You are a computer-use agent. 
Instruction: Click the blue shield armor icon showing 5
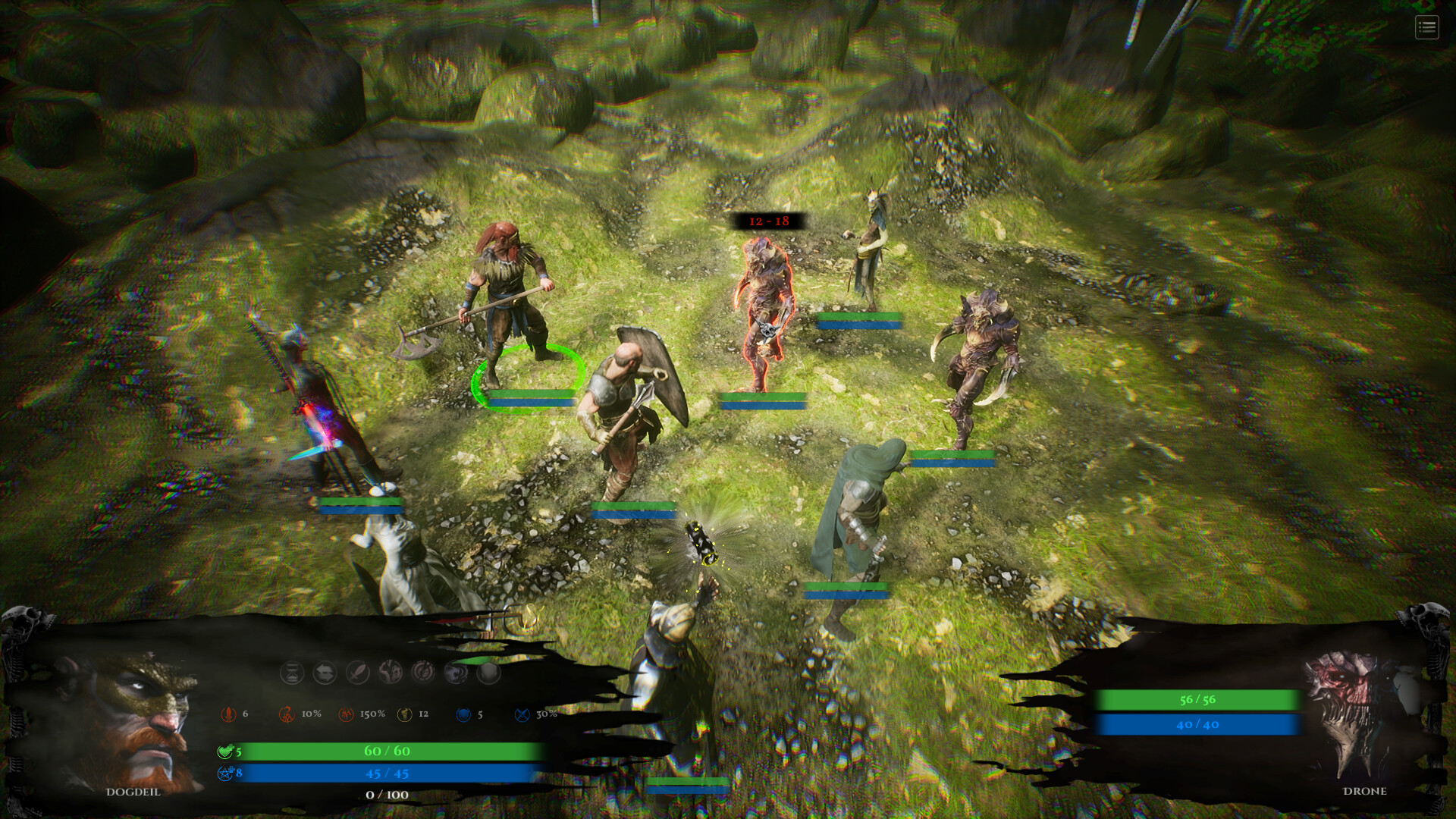point(464,713)
